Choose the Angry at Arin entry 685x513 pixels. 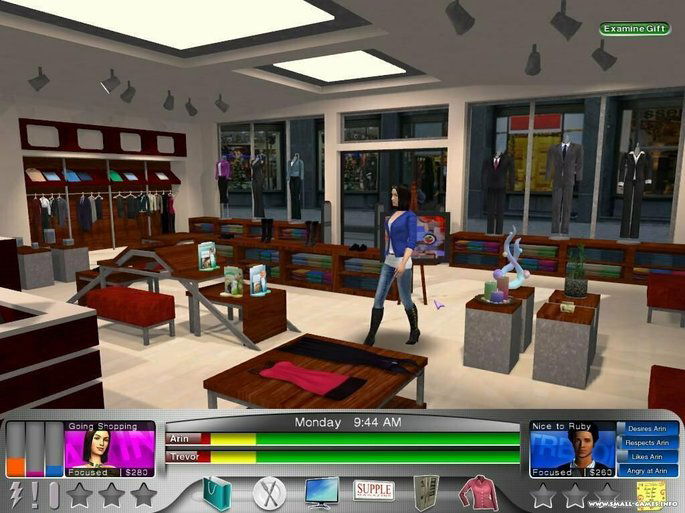coord(647,471)
